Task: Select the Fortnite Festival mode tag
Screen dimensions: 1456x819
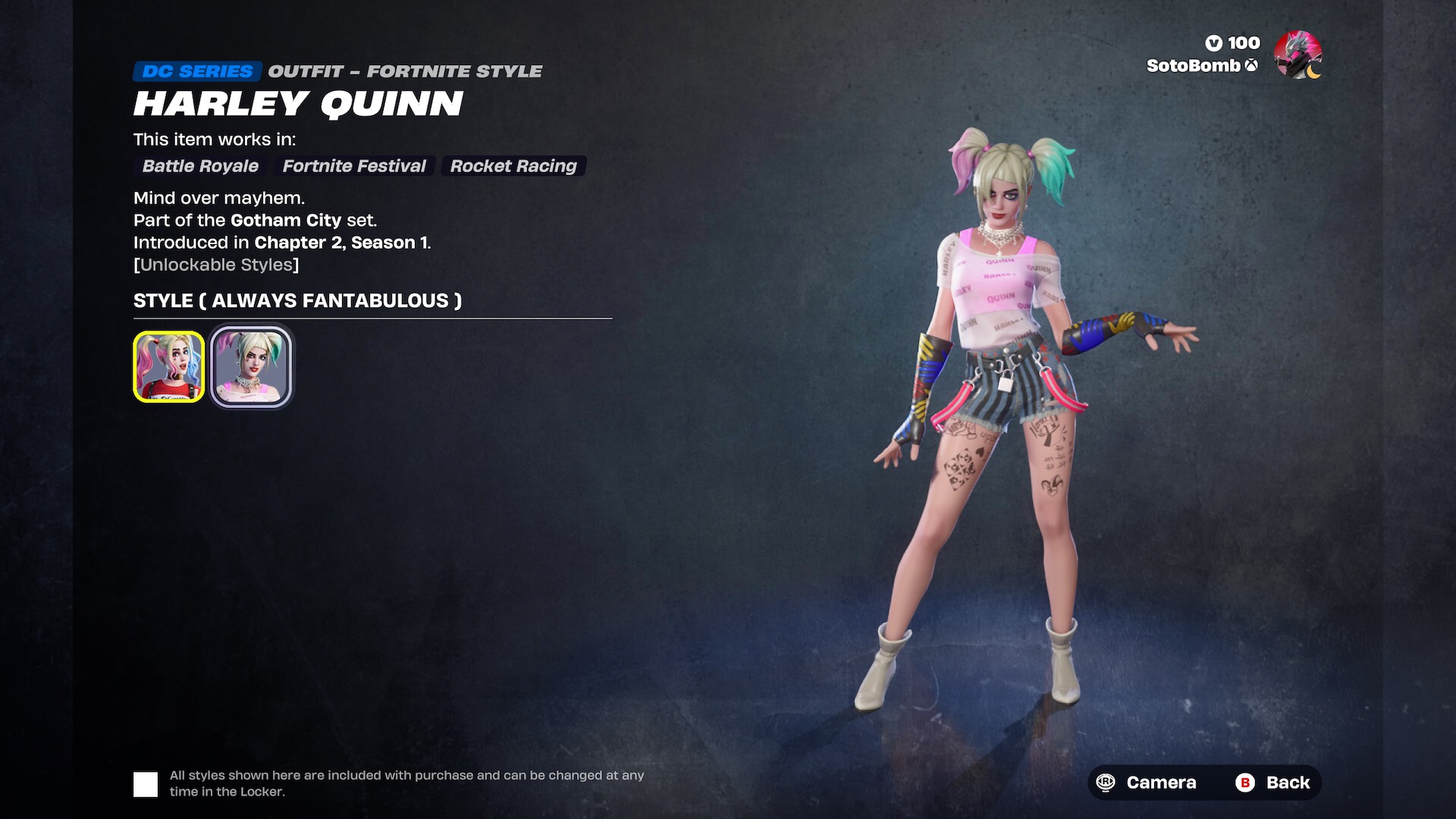Action: 354,166
